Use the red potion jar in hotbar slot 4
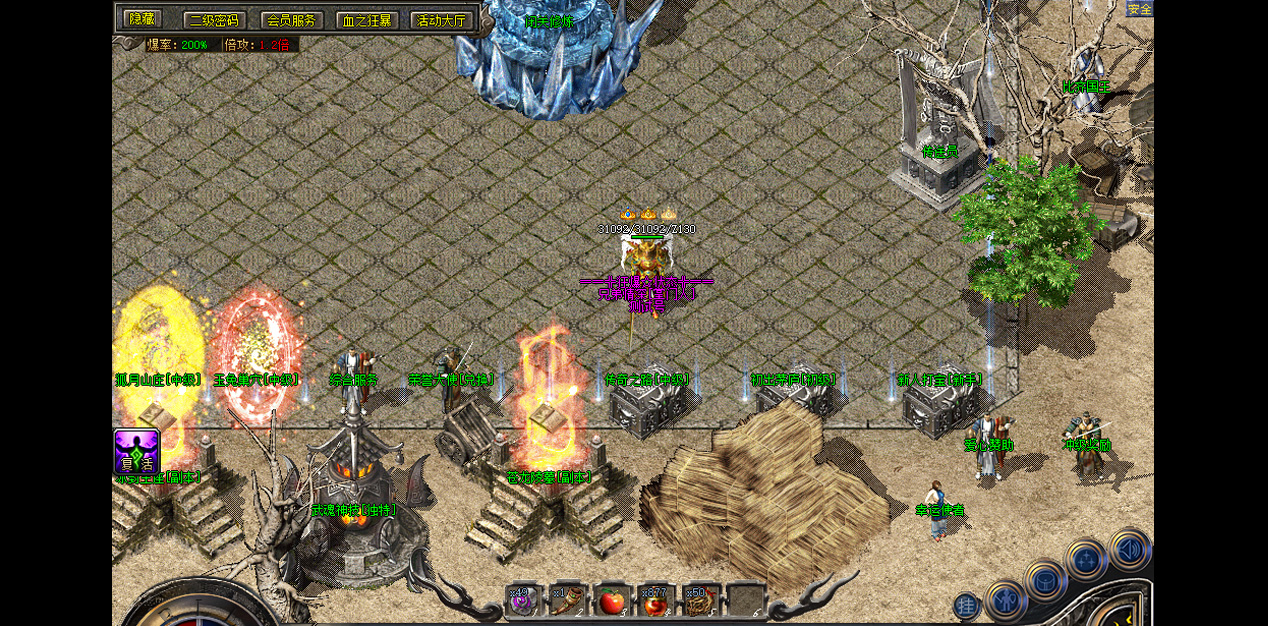Screen dimensions: 1268x626 (x=655, y=600)
